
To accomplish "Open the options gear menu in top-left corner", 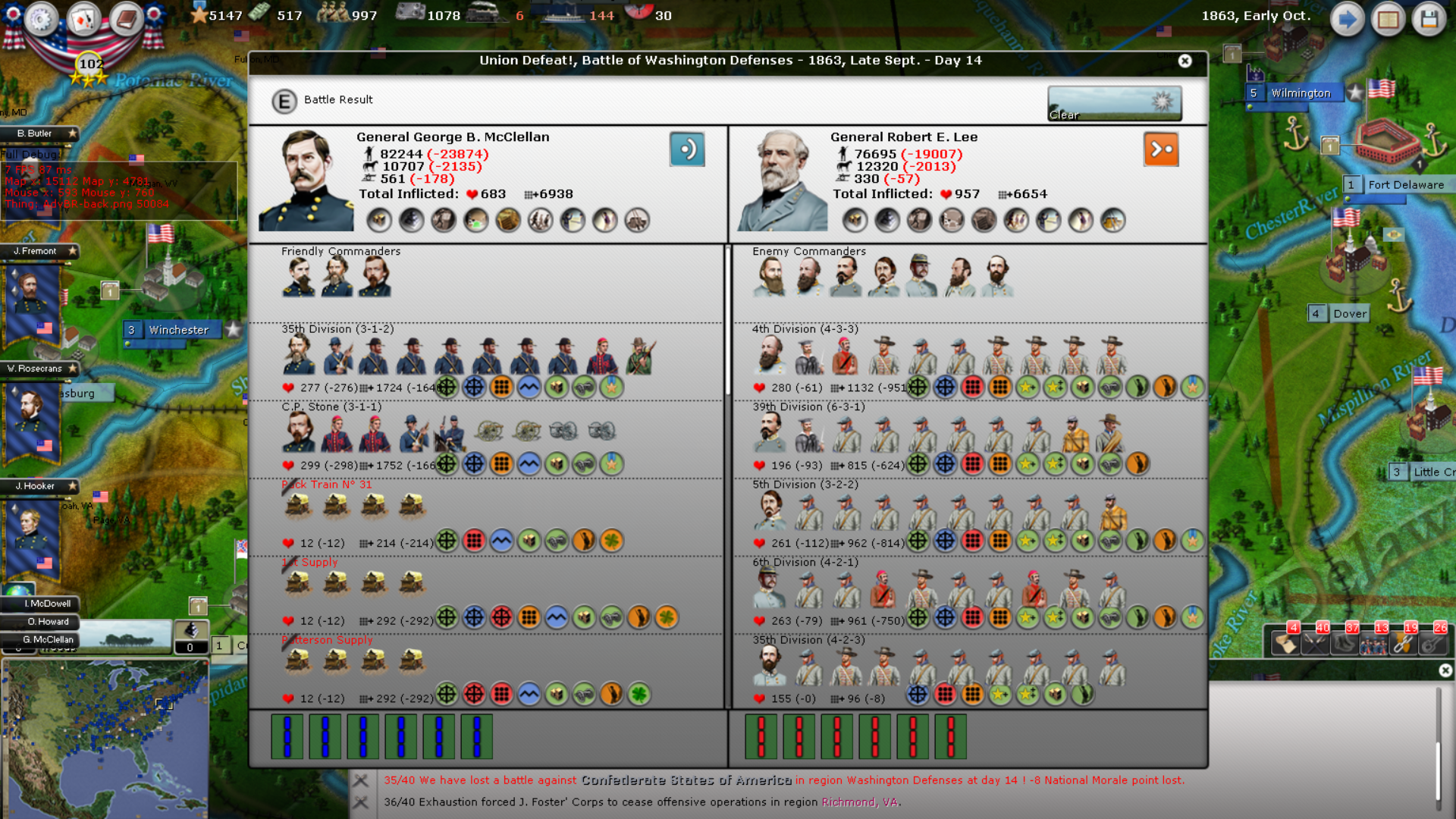I will [39, 20].
